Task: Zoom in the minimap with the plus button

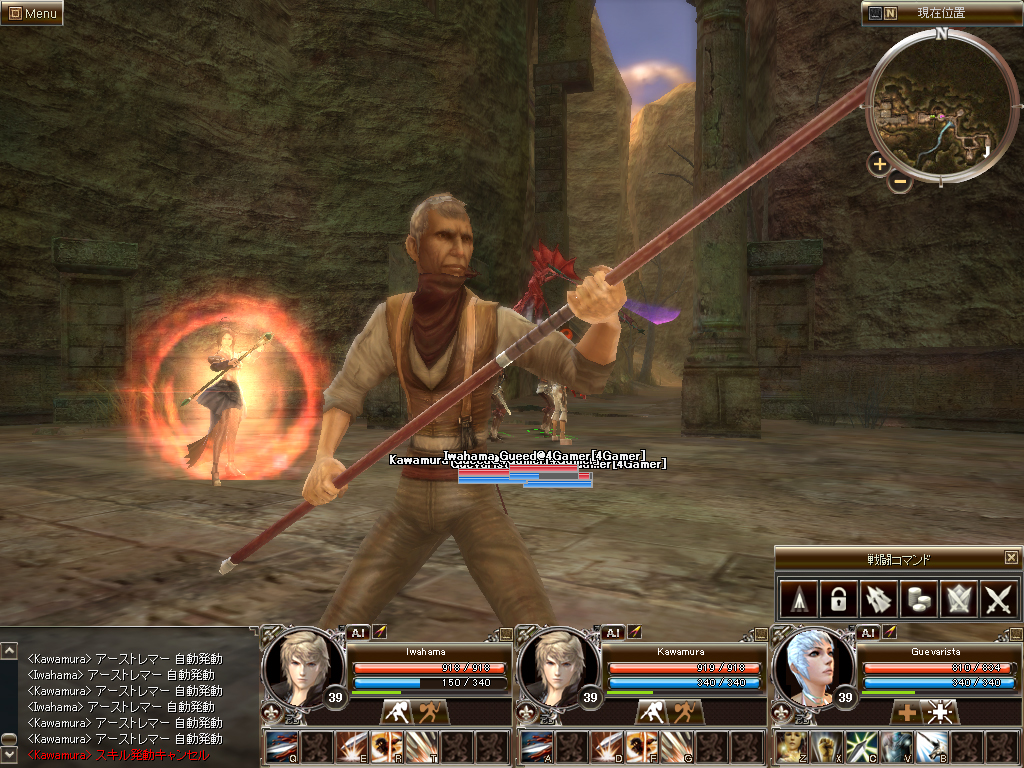Action: [879, 164]
